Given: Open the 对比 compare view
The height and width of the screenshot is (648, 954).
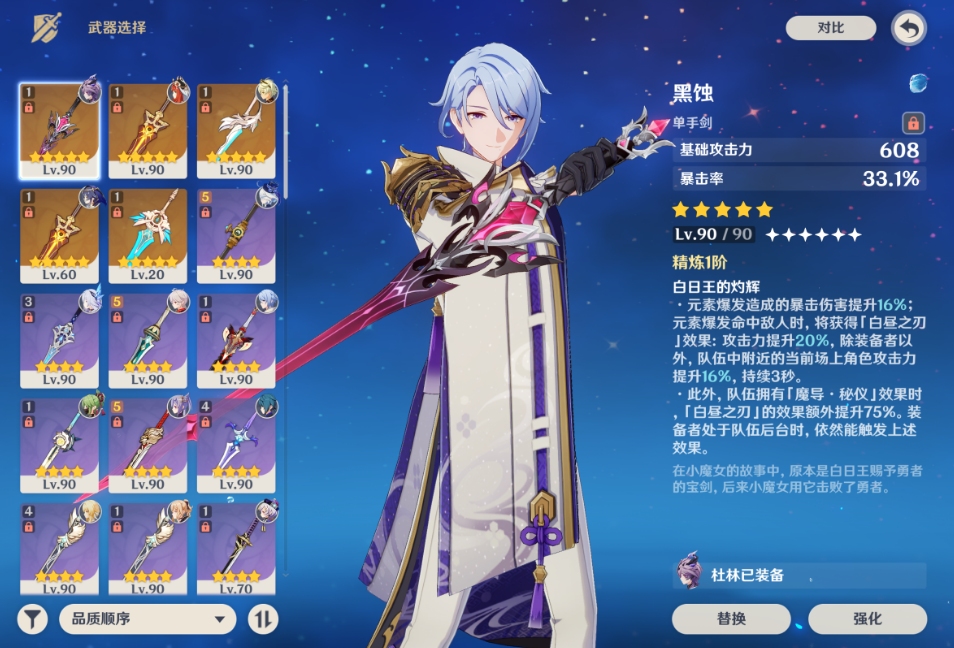Looking at the screenshot, I should [830, 28].
